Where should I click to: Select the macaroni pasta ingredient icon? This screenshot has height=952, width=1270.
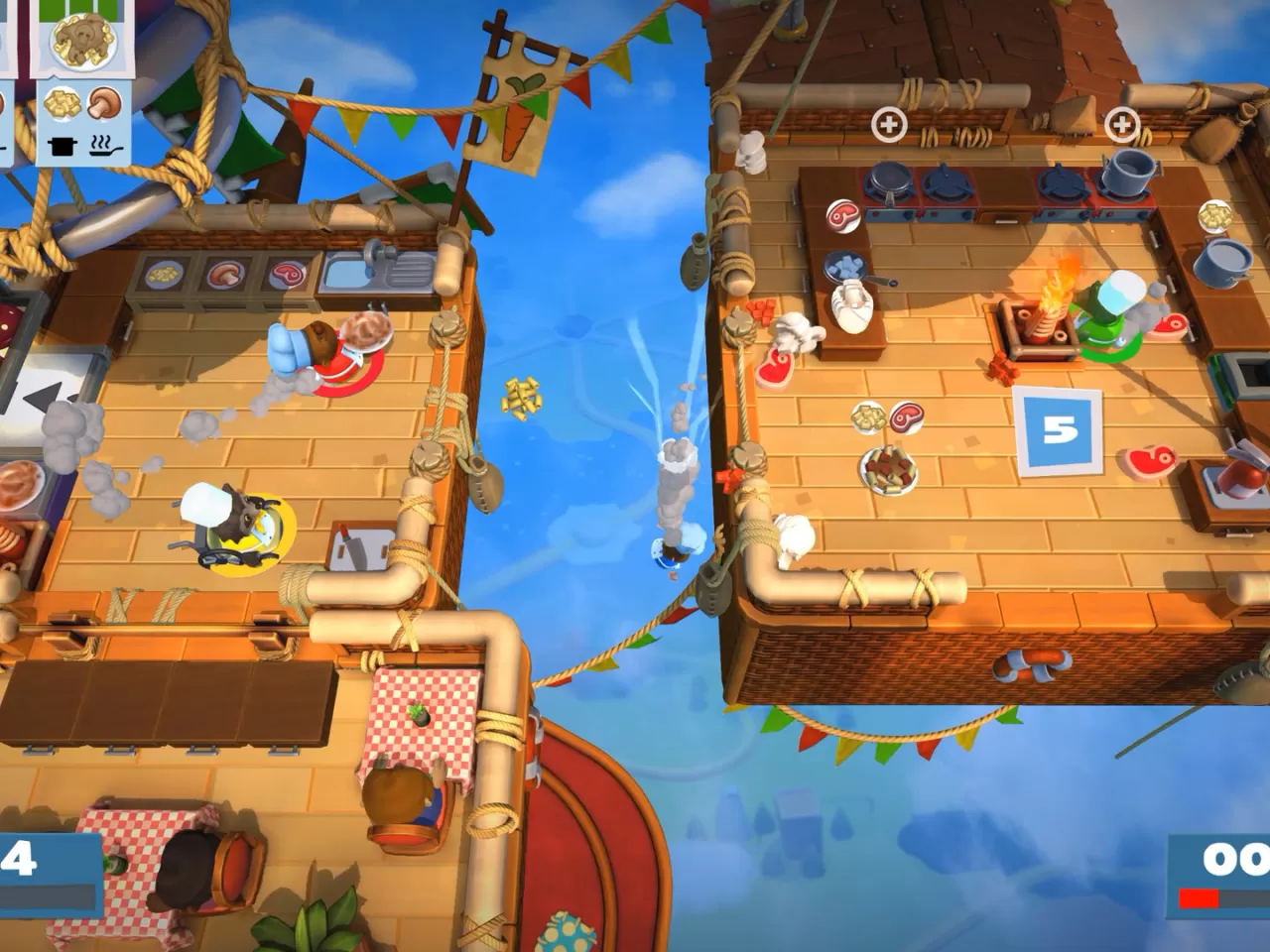63,102
